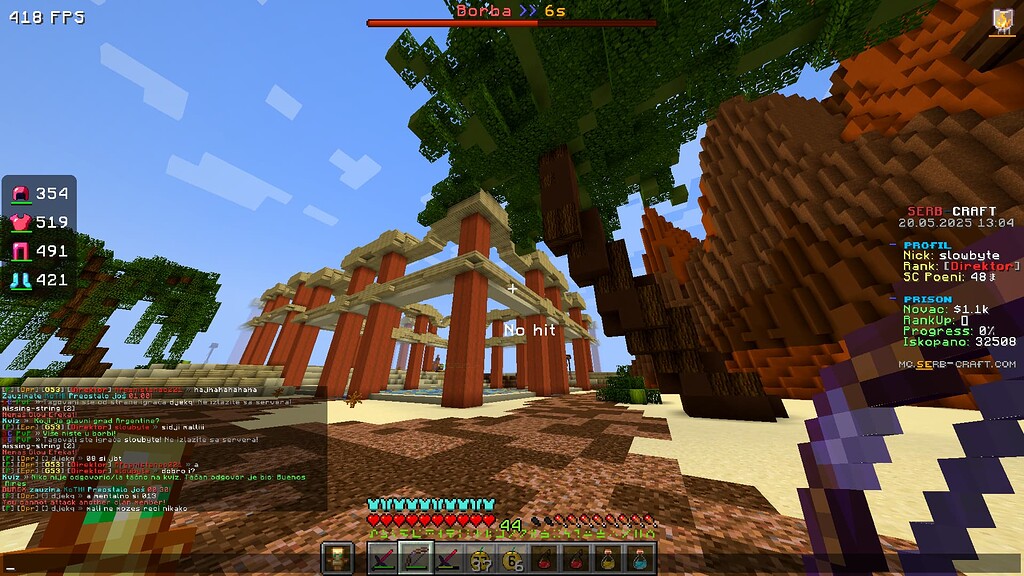Click the pink helmet durability icon
This screenshot has height=576, width=1024.
21,193
